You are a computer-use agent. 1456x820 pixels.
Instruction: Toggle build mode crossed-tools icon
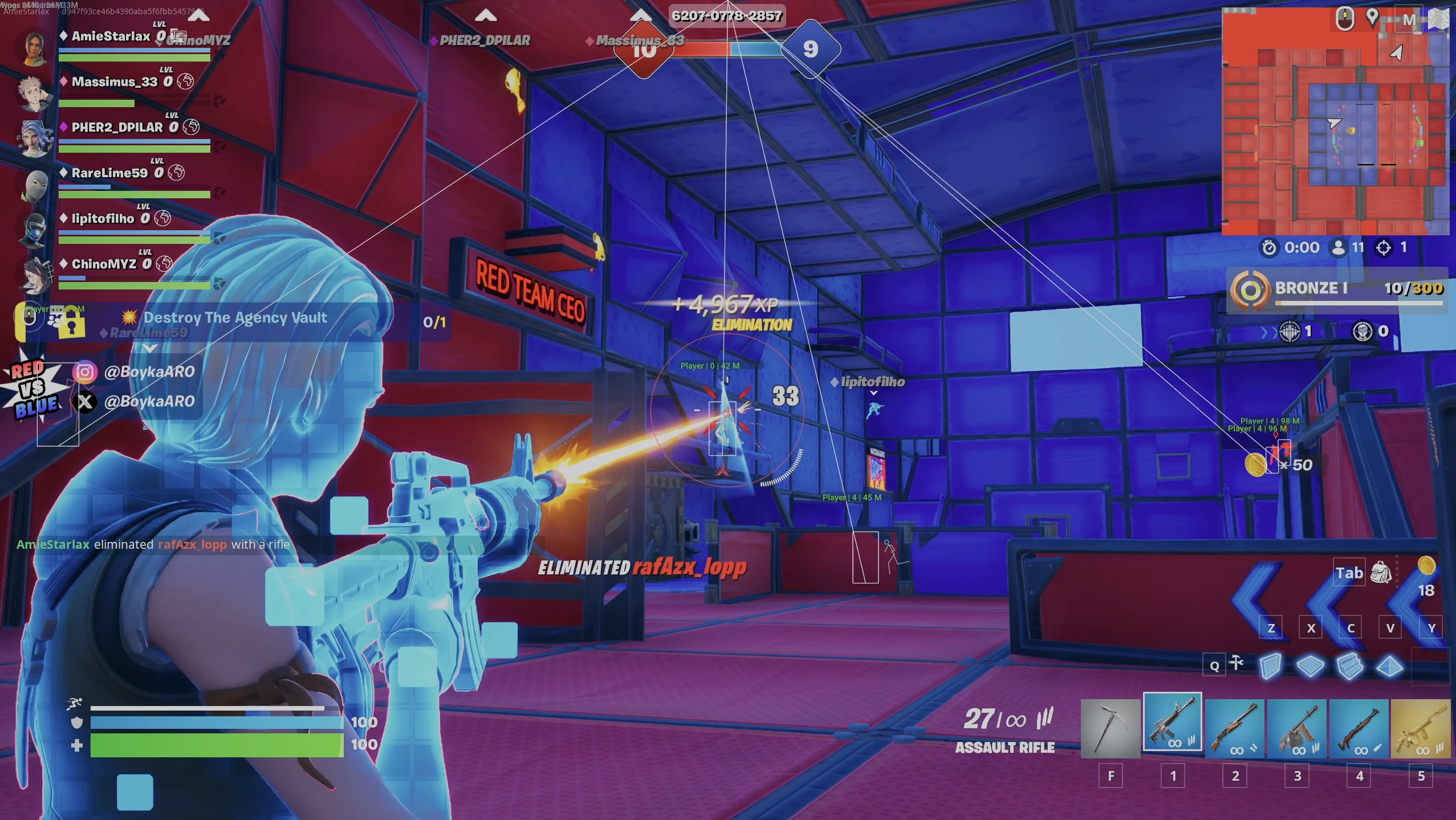click(1237, 663)
